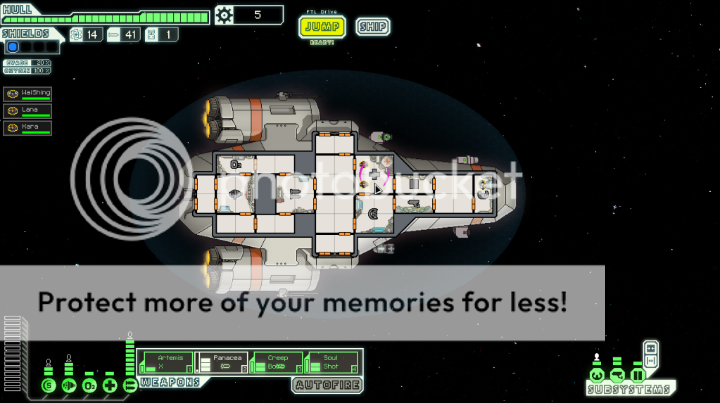Toggle the Autofire button
This screenshot has height=403, width=720.
click(326, 385)
